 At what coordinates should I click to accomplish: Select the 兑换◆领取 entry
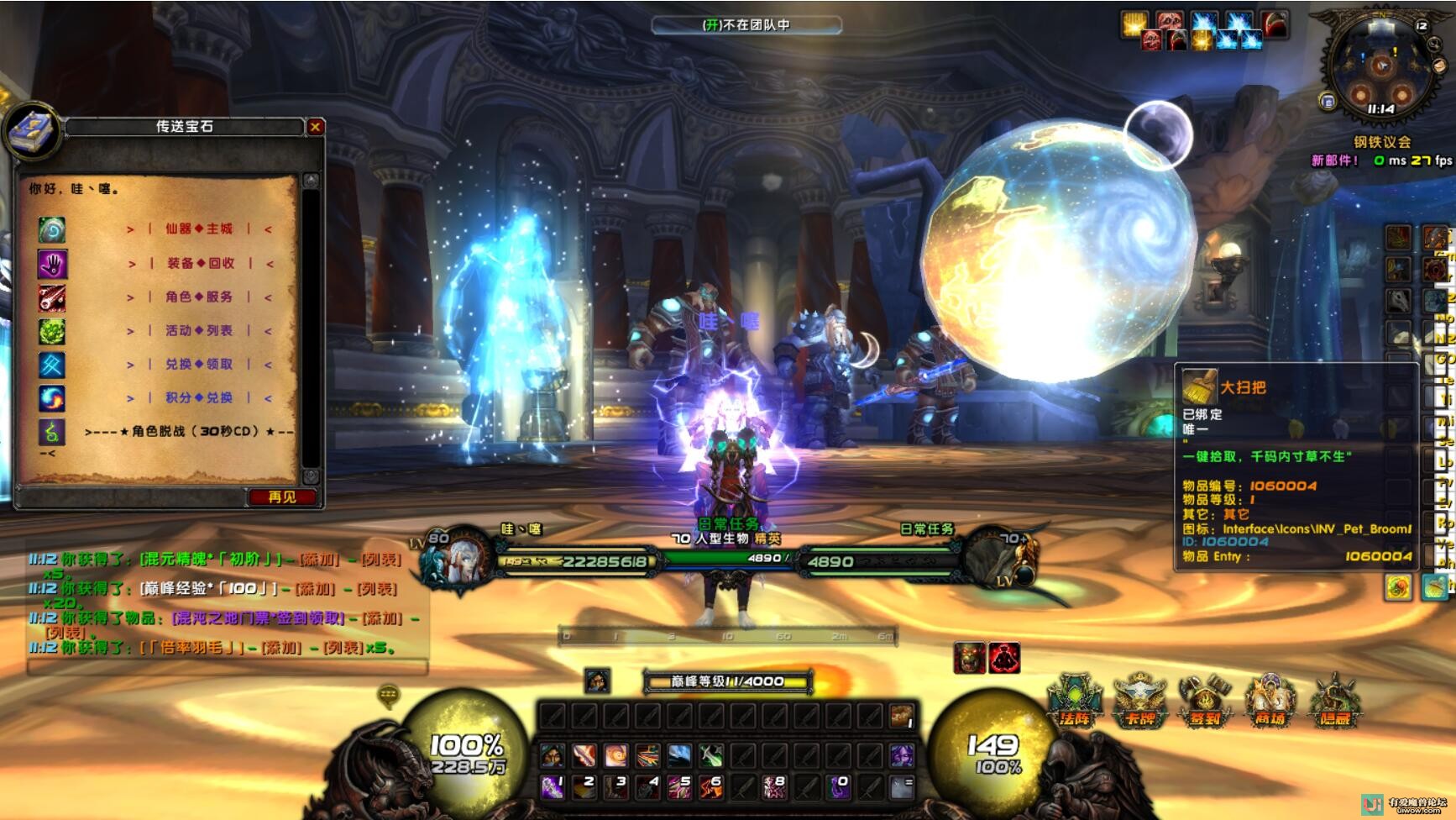pyautogui.click(x=199, y=364)
